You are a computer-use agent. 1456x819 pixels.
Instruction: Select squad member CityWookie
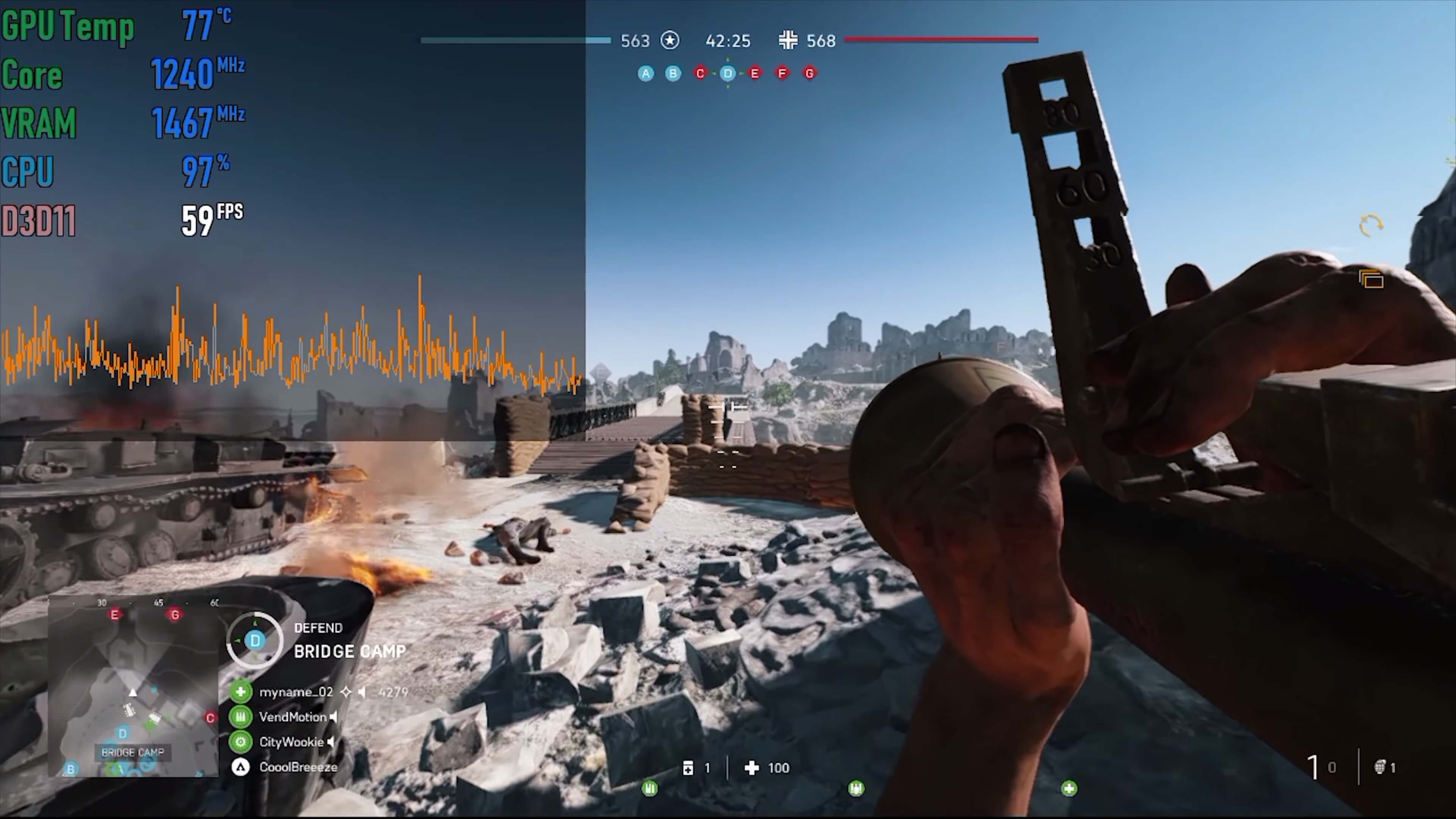tap(291, 742)
